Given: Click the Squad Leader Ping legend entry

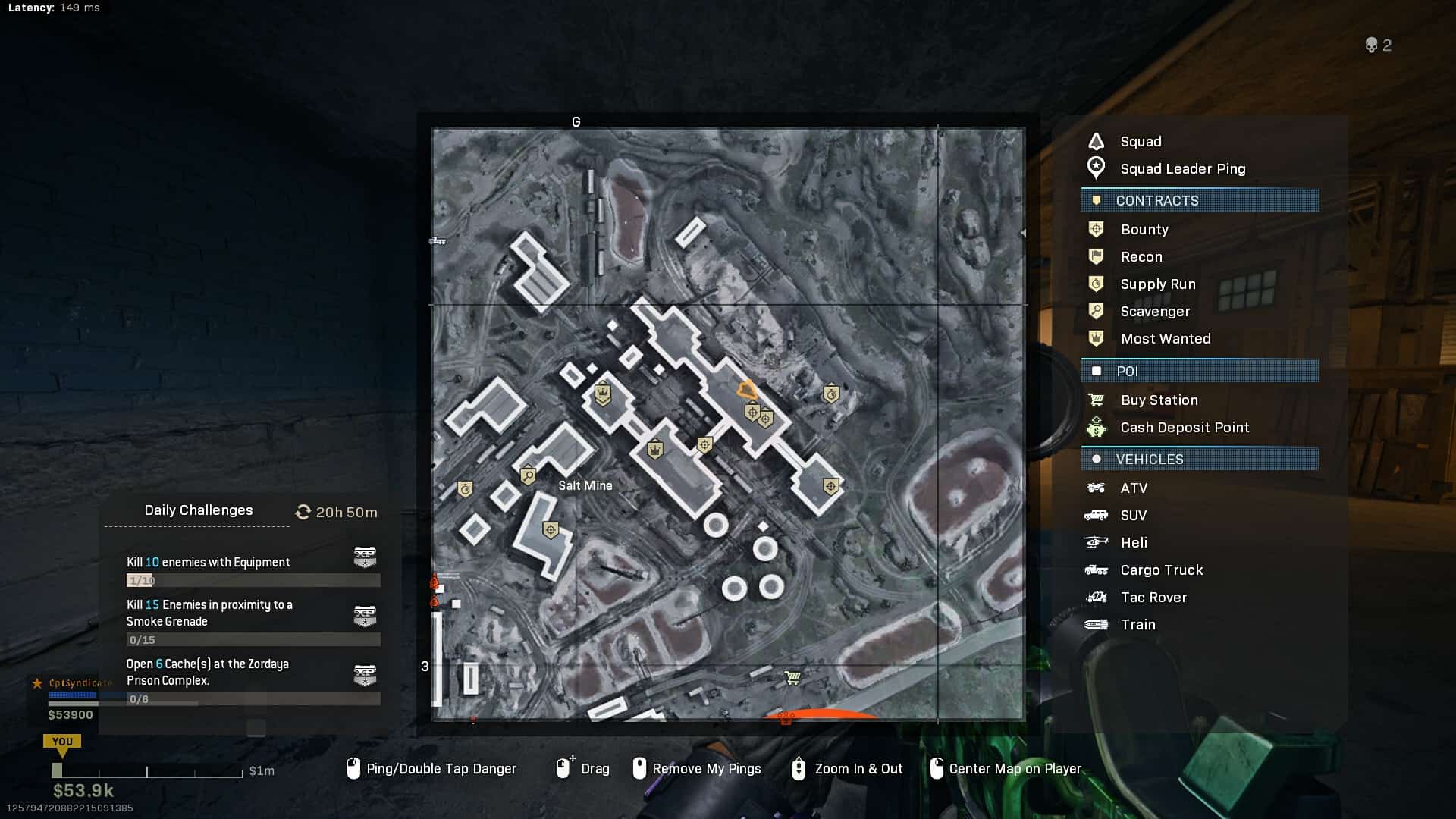Looking at the screenshot, I should (x=1182, y=168).
